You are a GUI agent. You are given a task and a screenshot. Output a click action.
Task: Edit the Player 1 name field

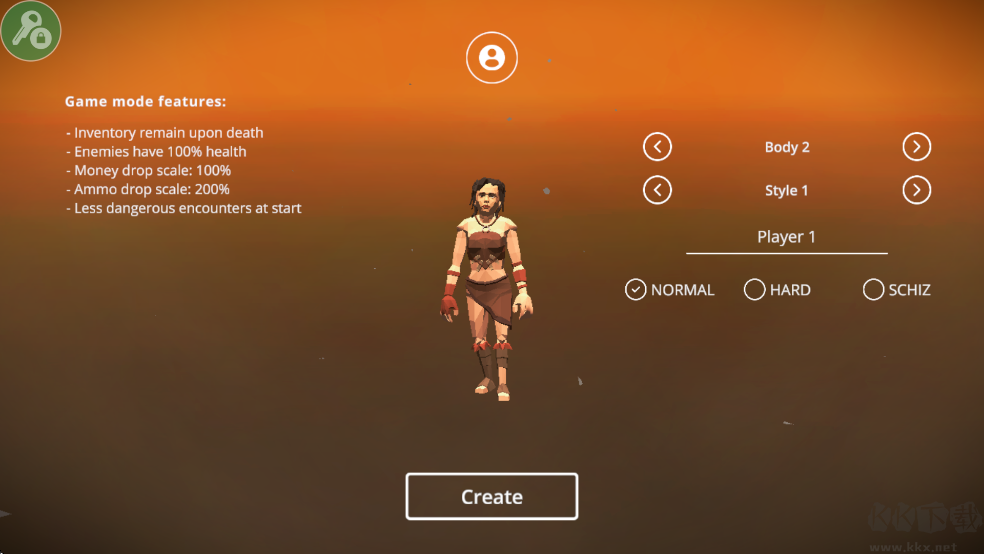(x=786, y=237)
